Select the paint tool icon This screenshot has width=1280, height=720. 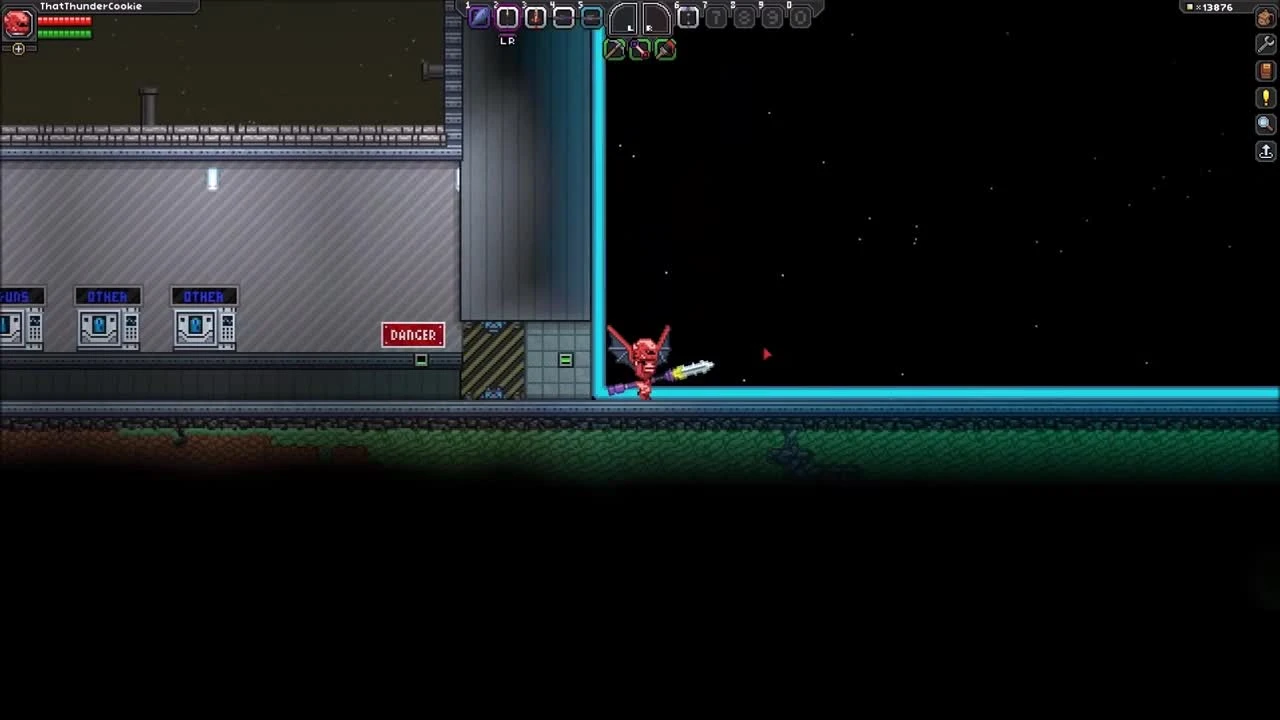click(664, 50)
